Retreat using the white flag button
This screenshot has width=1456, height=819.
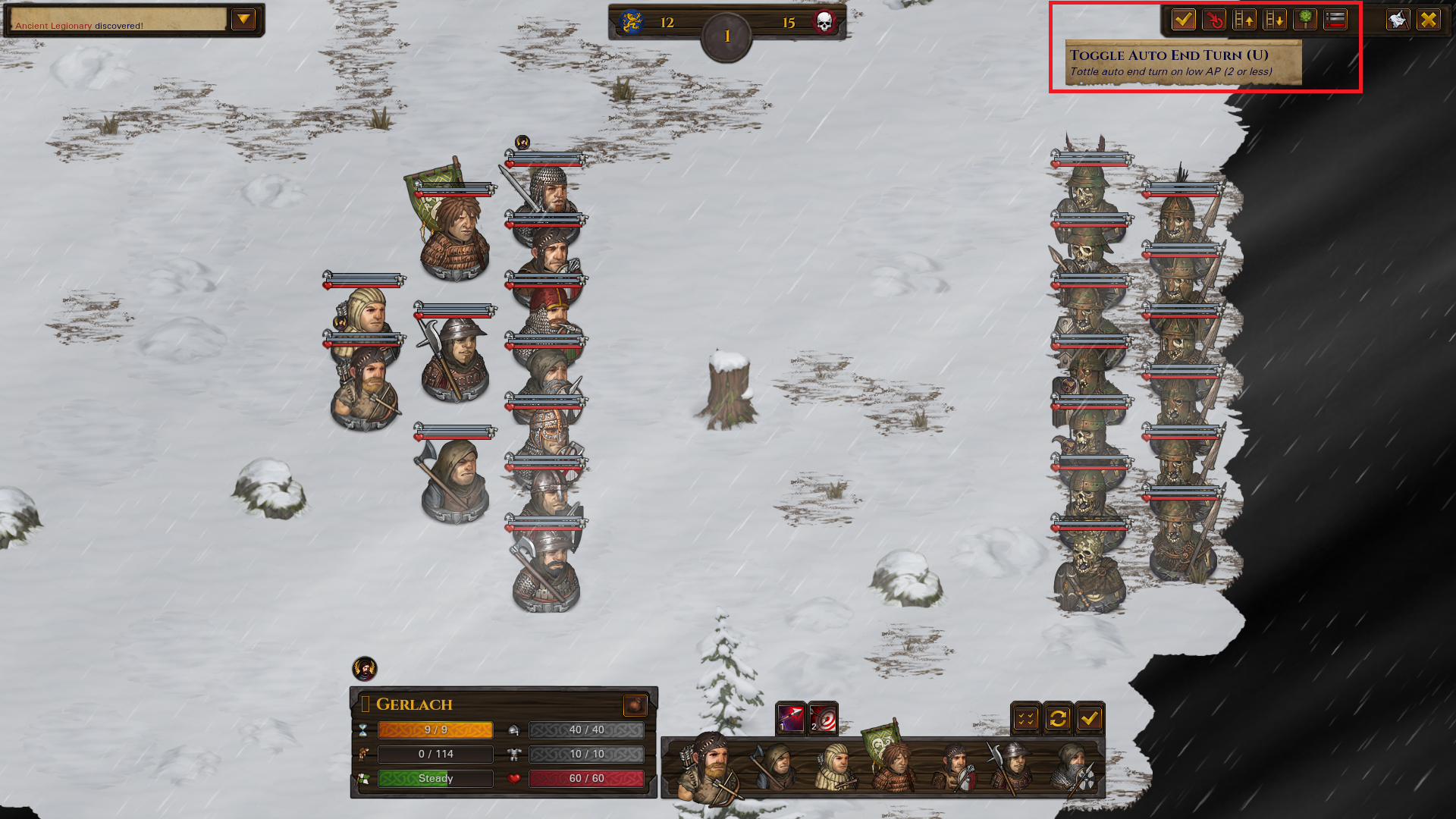coord(1398,20)
